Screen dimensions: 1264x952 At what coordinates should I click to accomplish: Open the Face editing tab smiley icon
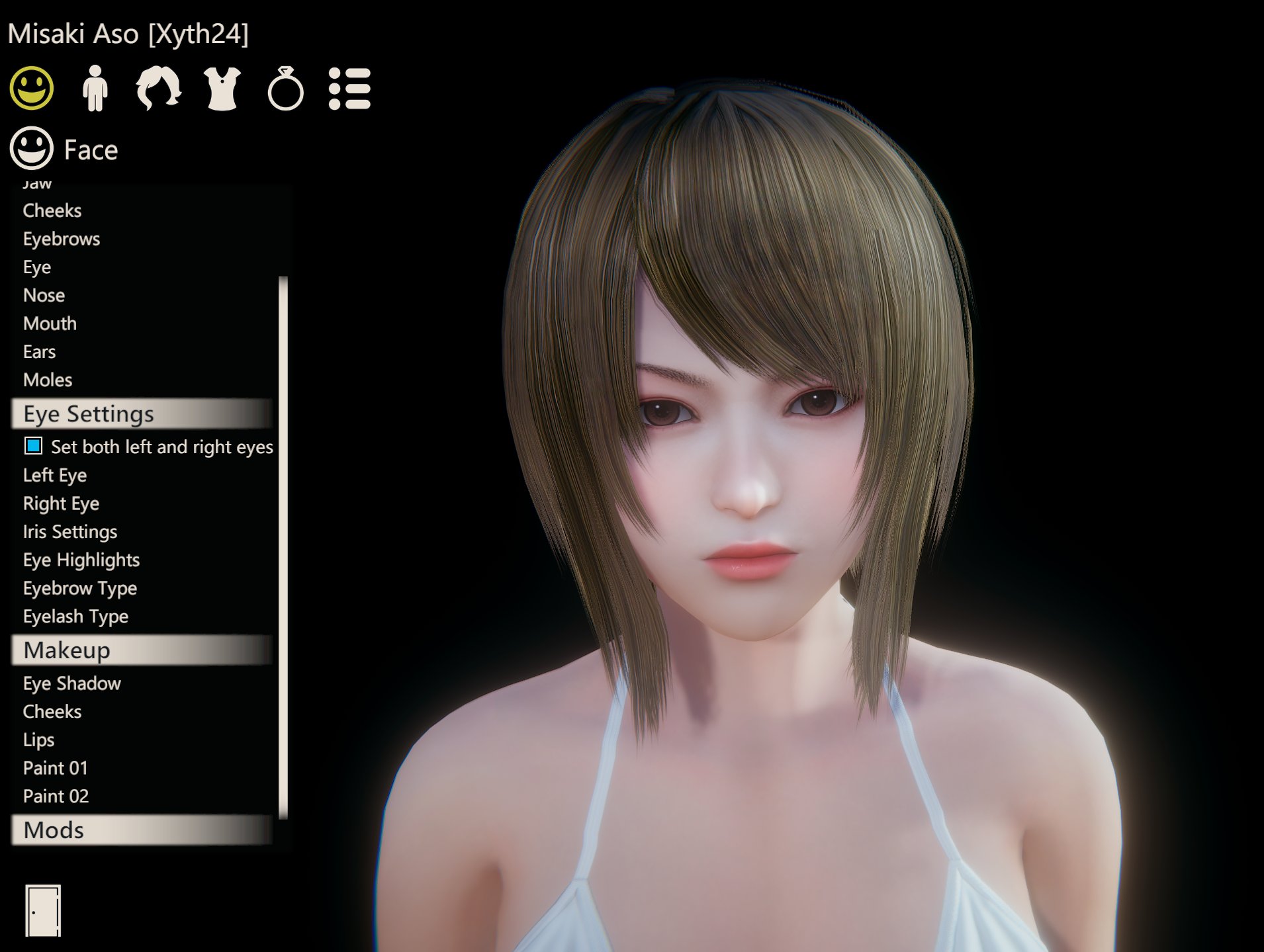click(x=32, y=89)
